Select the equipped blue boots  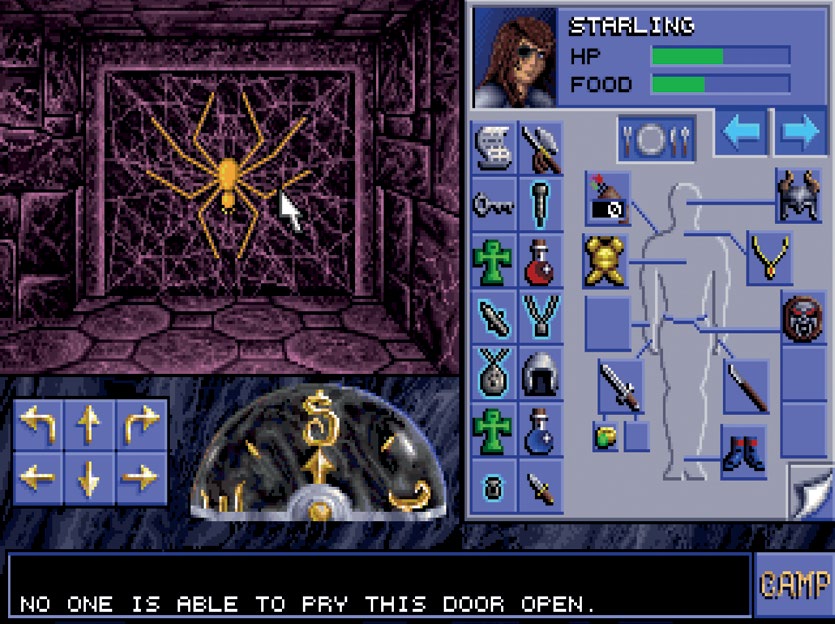coord(743,452)
